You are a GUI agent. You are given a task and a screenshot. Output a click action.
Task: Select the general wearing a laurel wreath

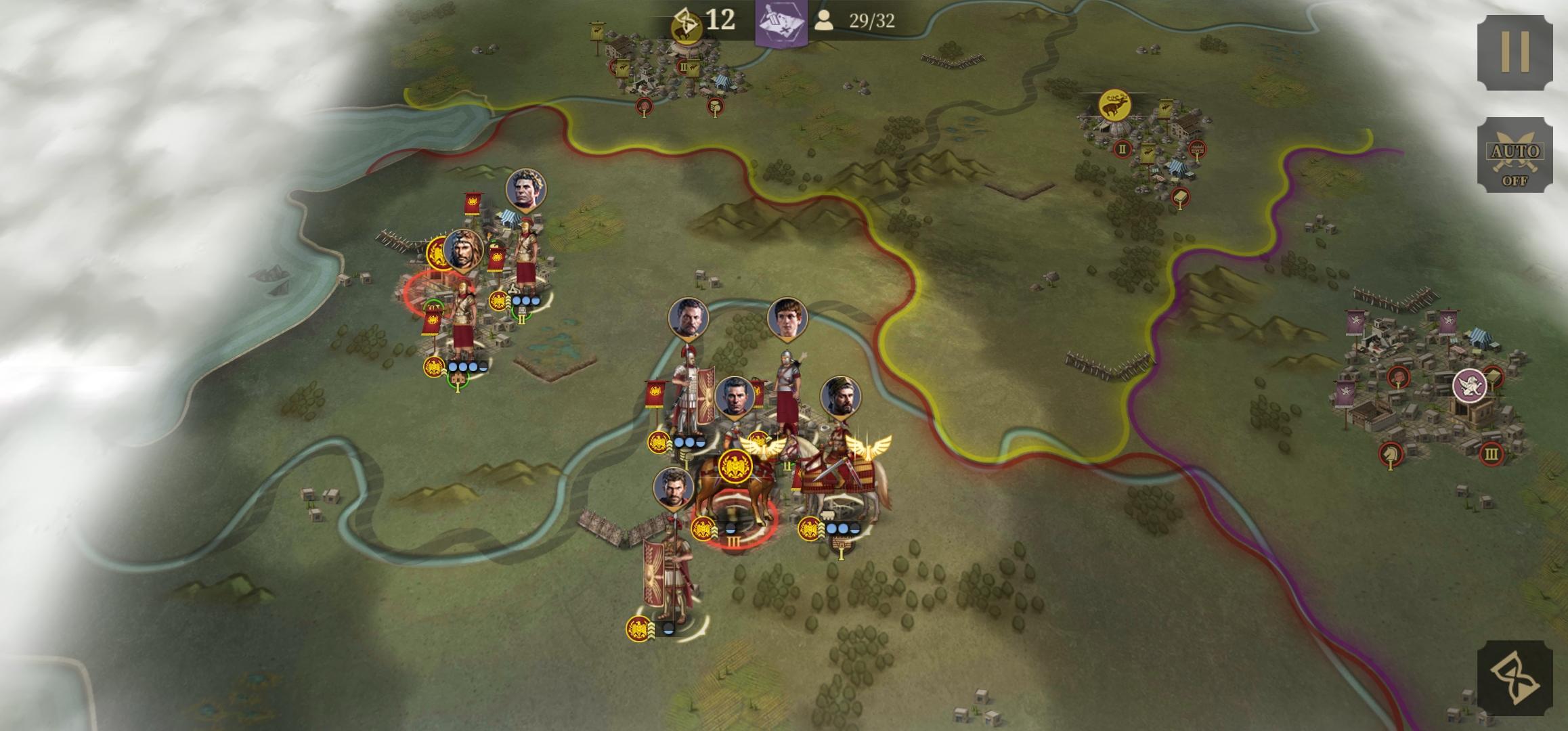pos(525,189)
